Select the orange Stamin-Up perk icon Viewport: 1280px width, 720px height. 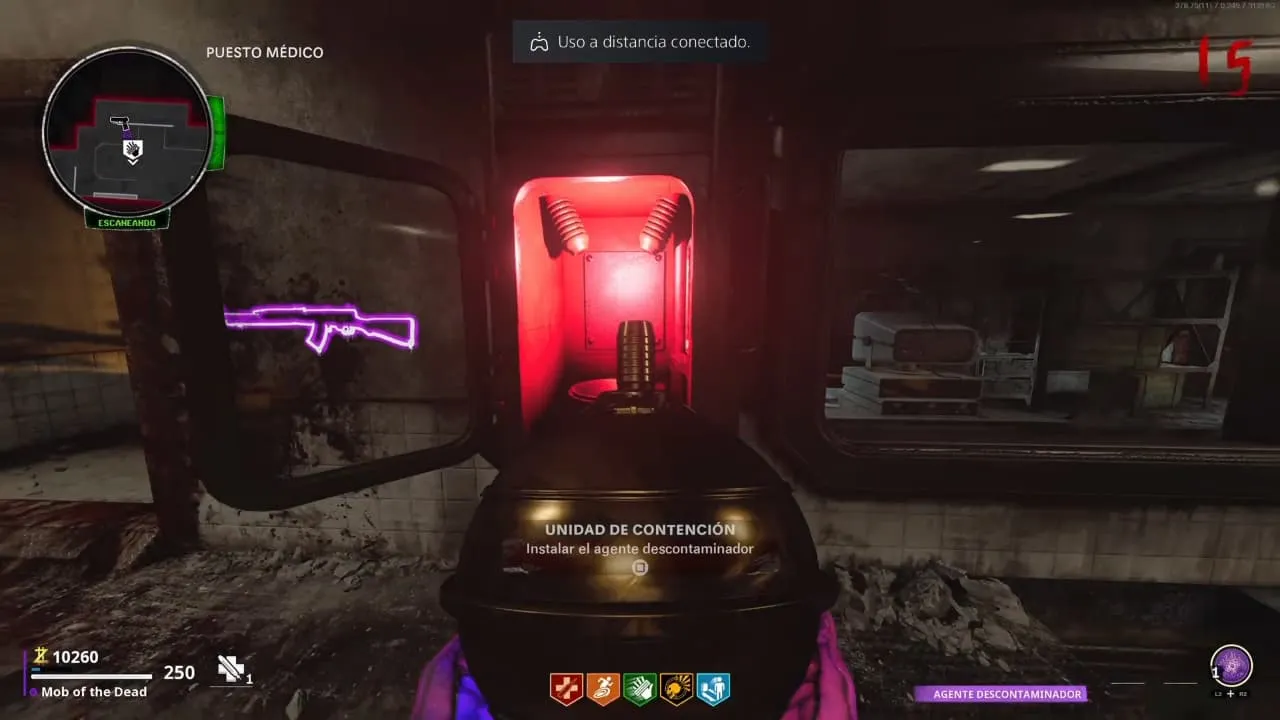click(x=603, y=689)
